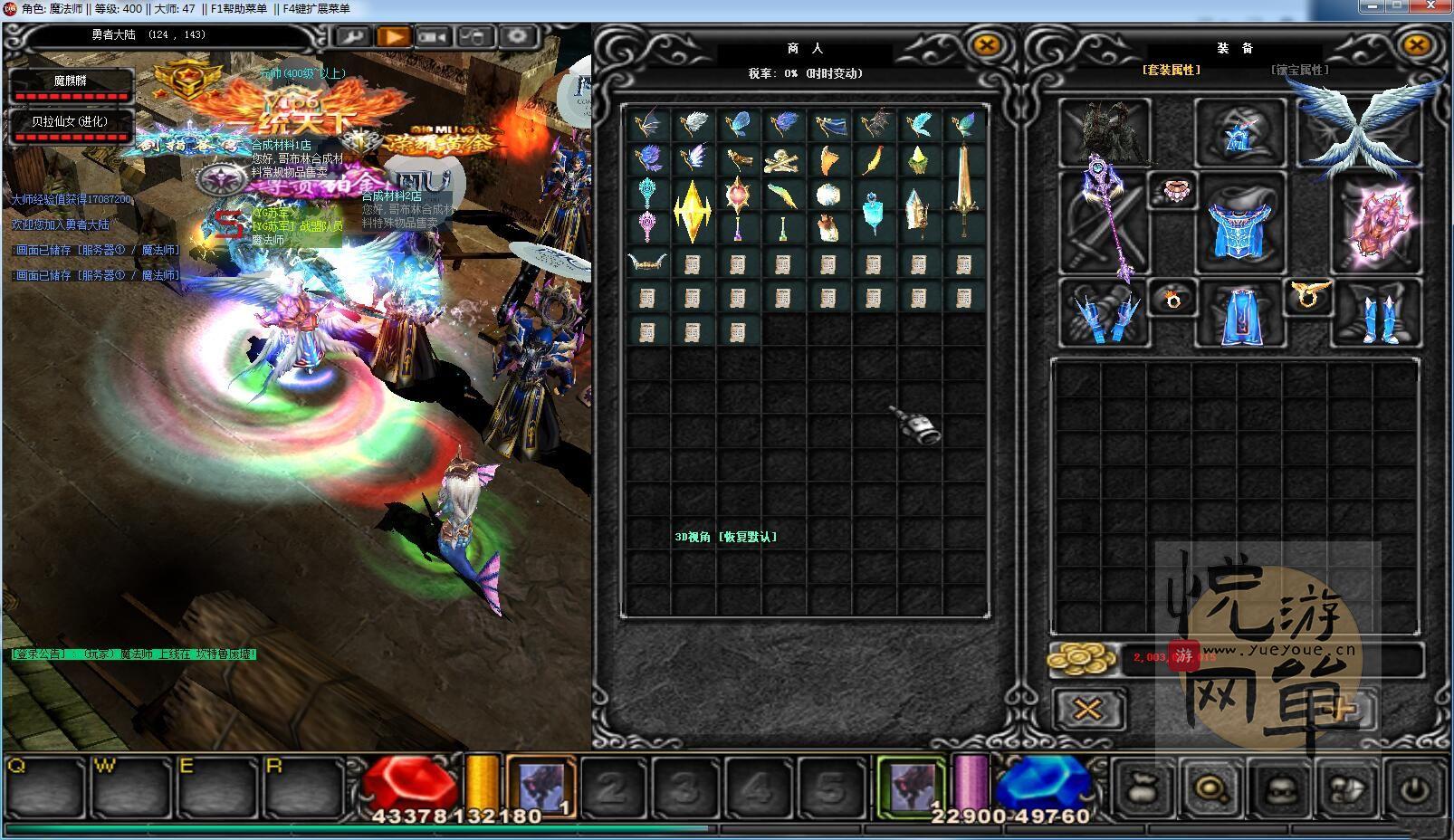The image size is (1454, 840).
Task: Buy the large golden crystal item
Action: click(x=693, y=210)
